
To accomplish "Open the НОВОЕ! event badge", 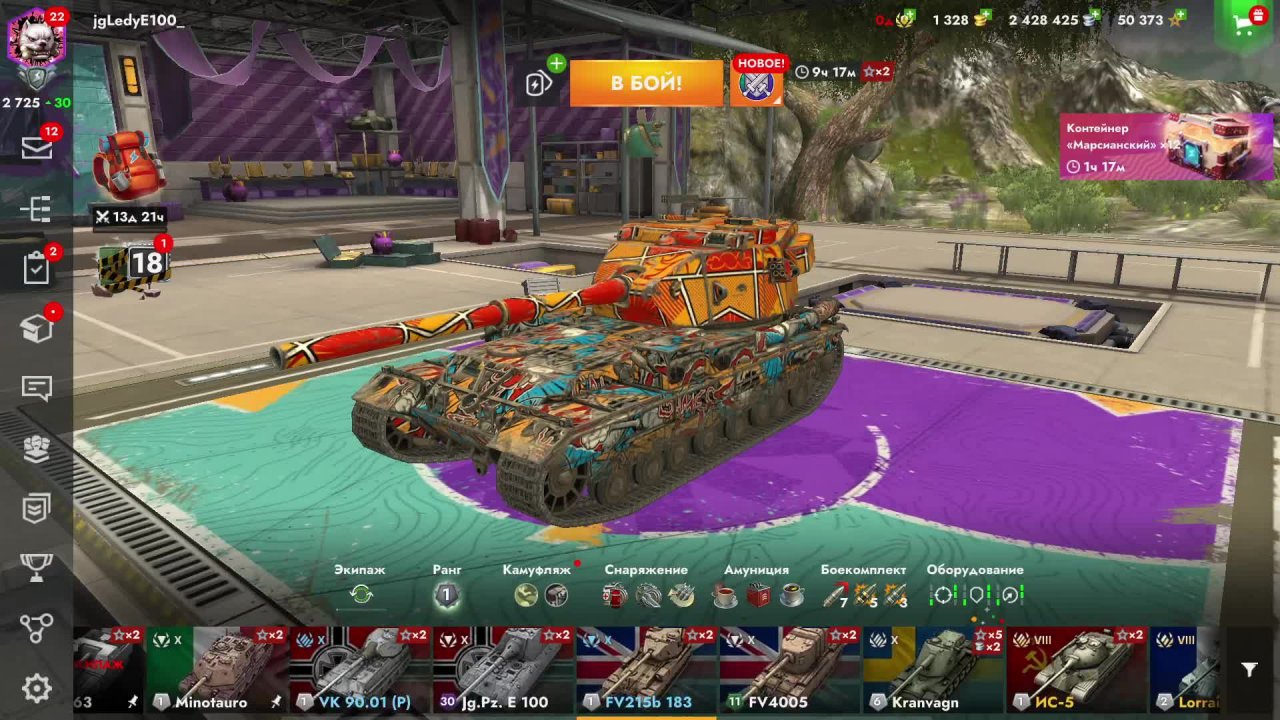I will [760, 82].
